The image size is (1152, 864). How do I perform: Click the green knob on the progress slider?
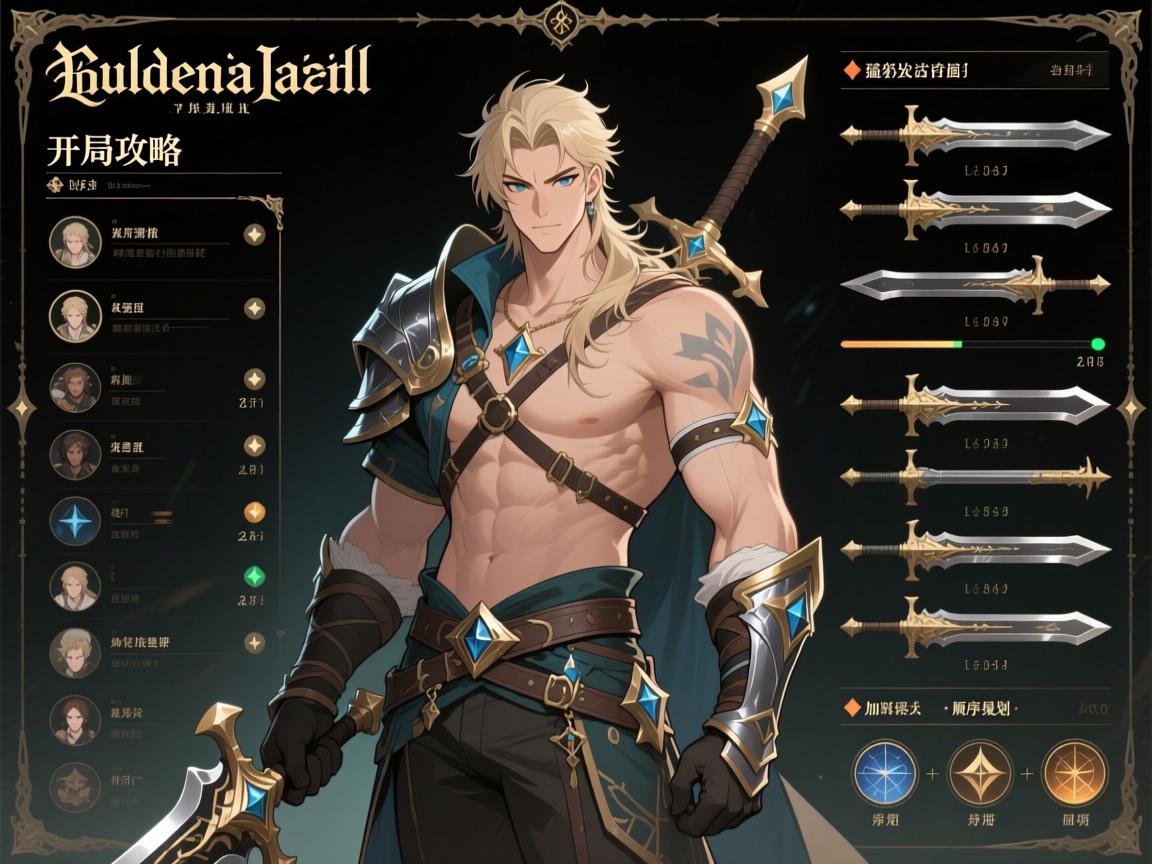pos(1098,344)
